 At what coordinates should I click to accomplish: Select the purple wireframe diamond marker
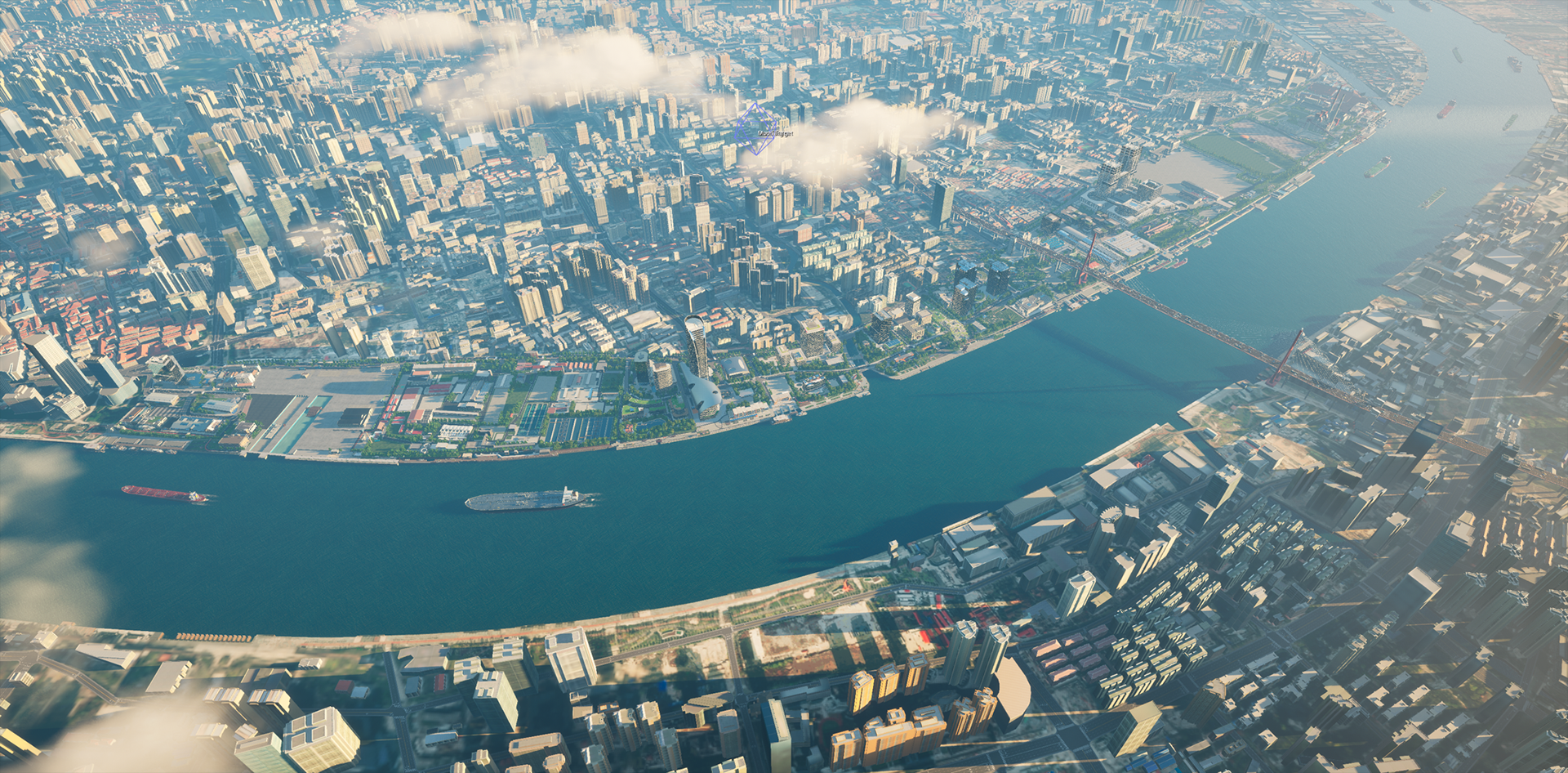click(x=754, y=129)
